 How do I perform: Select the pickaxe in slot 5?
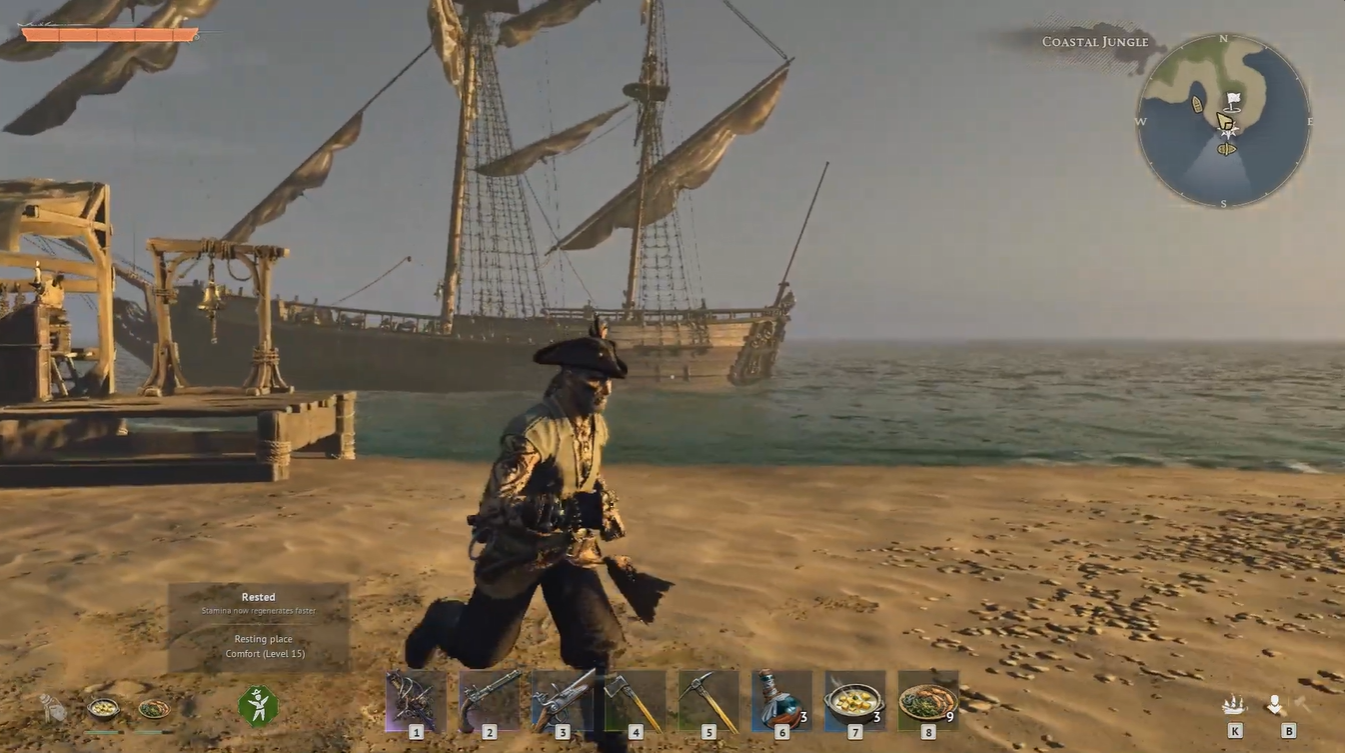[x=707, y=697]
